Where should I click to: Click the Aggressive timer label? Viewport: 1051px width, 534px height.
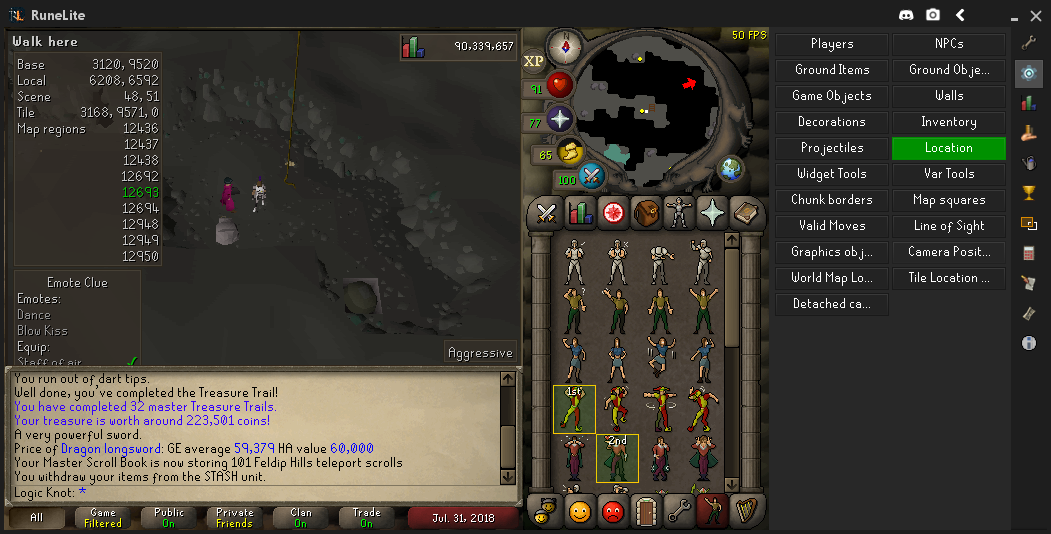[480, 352]
